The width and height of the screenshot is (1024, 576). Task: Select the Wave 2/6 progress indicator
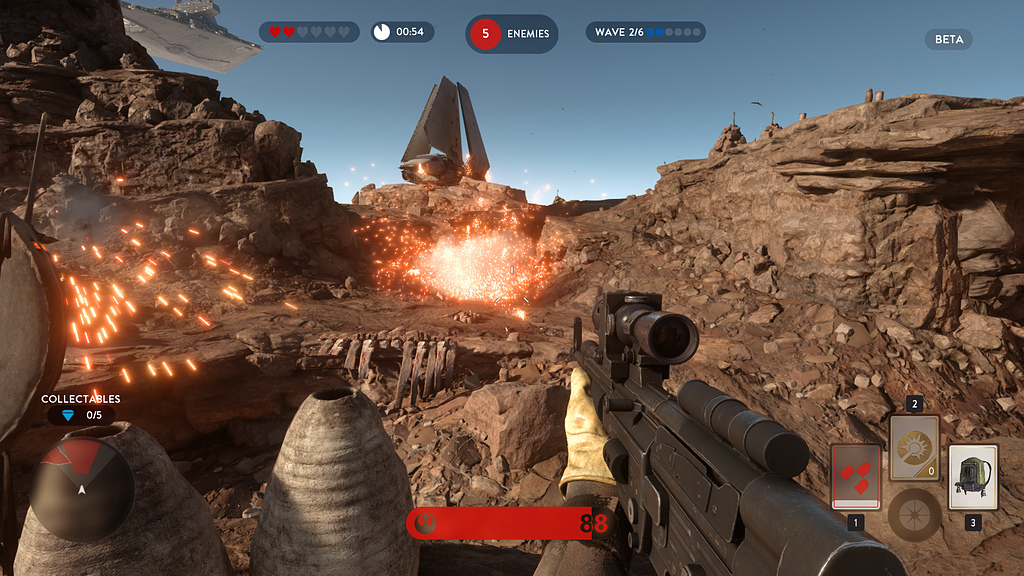pyautogui.click(x=645, y=32)
